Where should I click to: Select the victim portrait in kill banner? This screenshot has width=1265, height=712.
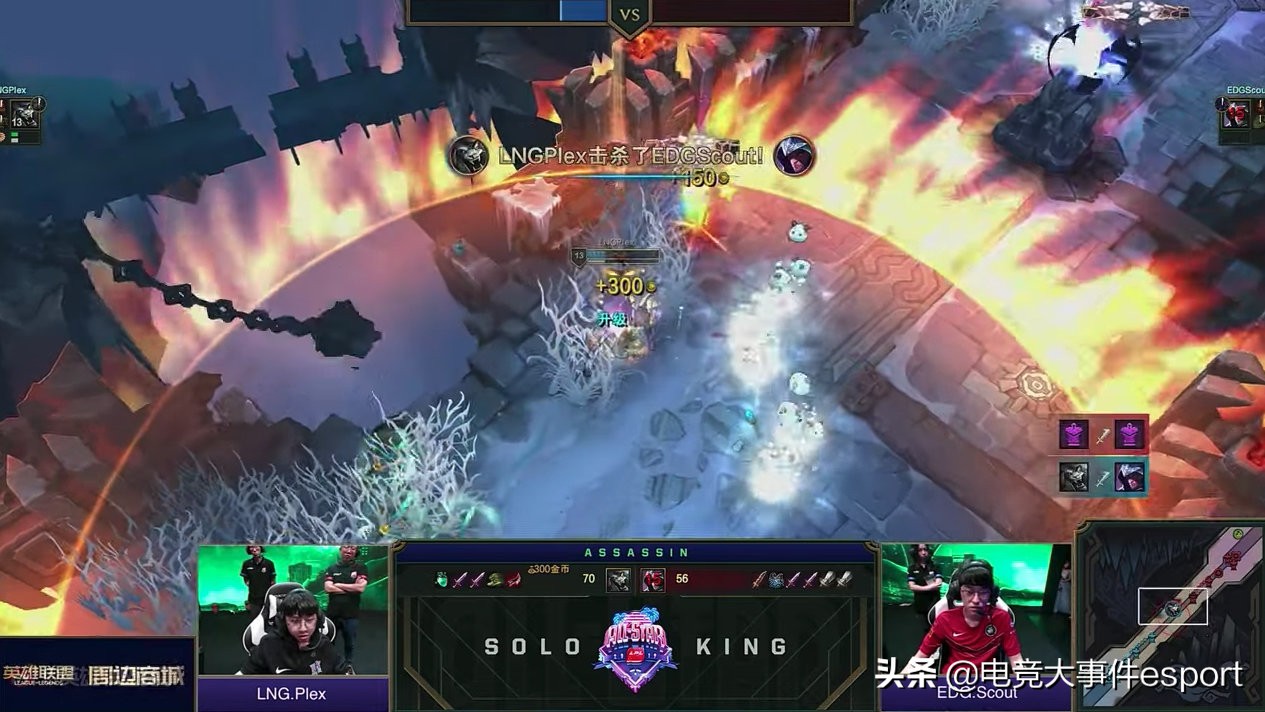pos(794,156)
